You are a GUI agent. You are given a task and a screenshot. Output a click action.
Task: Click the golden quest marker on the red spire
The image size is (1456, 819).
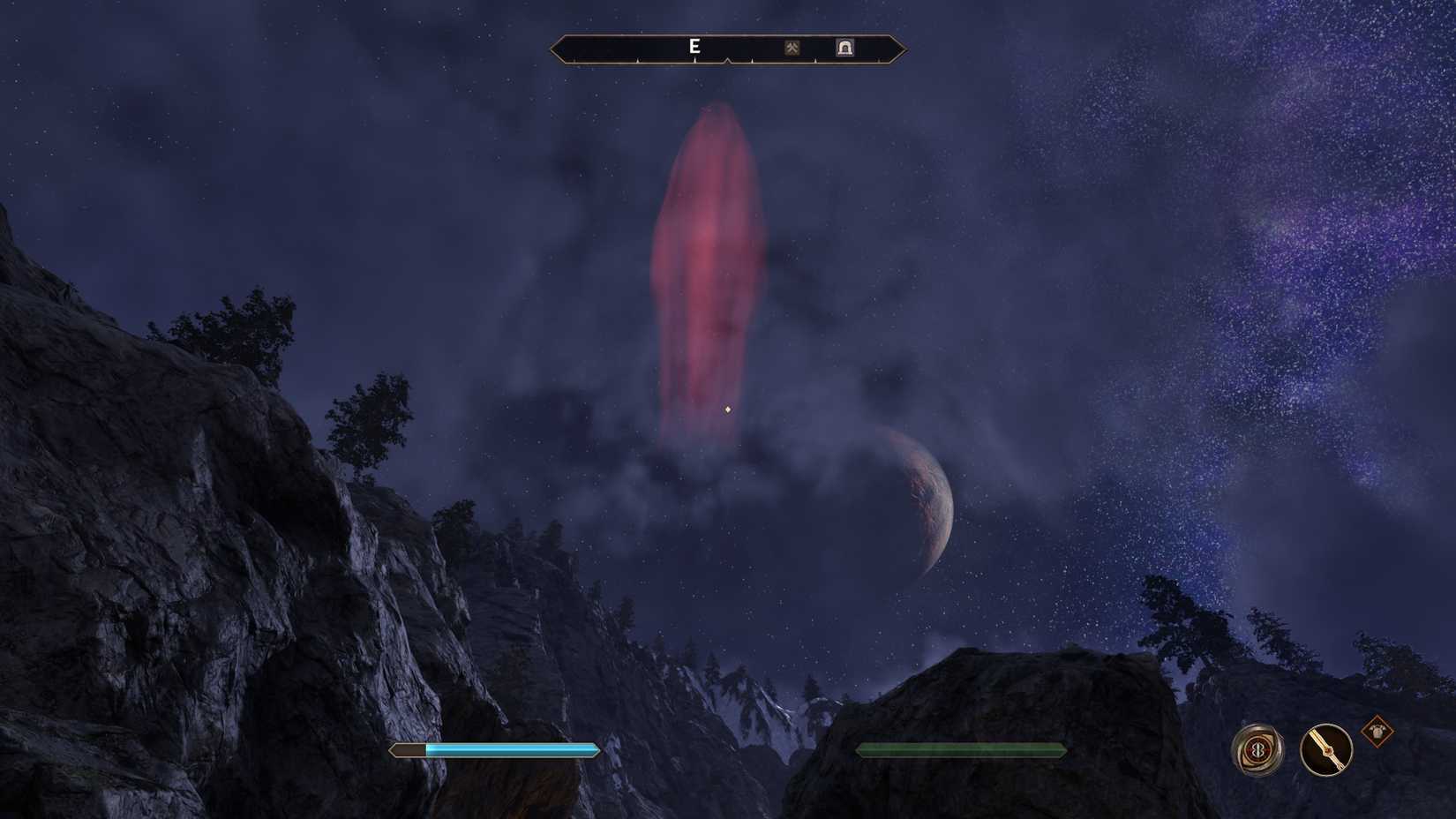727,409
